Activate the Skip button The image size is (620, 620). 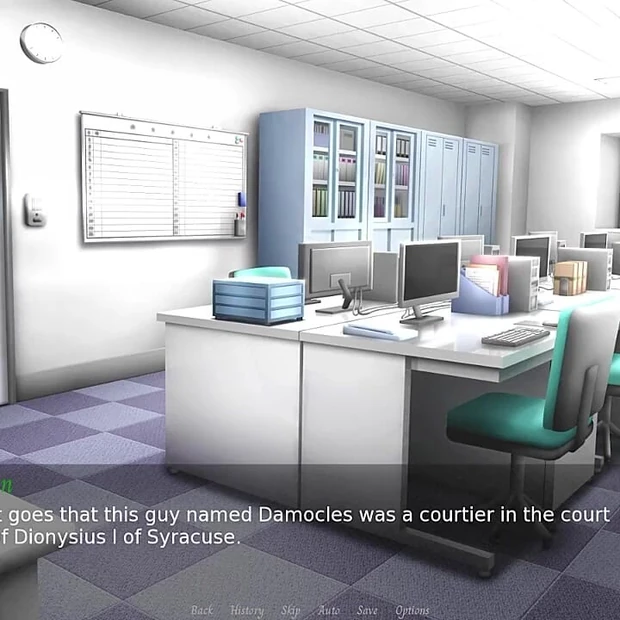pyautogui.click(x=290, y=610)
